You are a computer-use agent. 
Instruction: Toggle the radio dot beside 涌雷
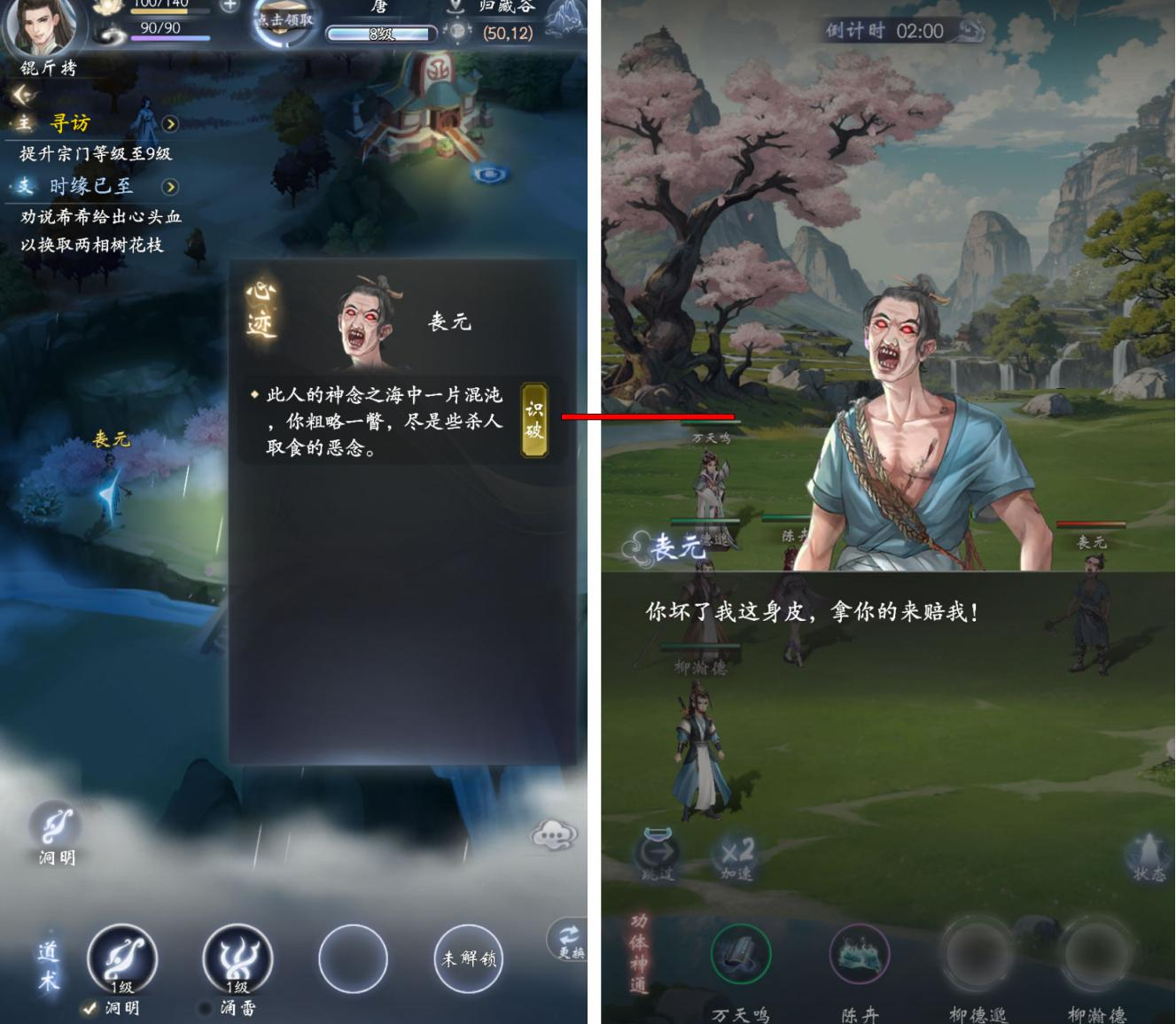[x=206, y=1008]
